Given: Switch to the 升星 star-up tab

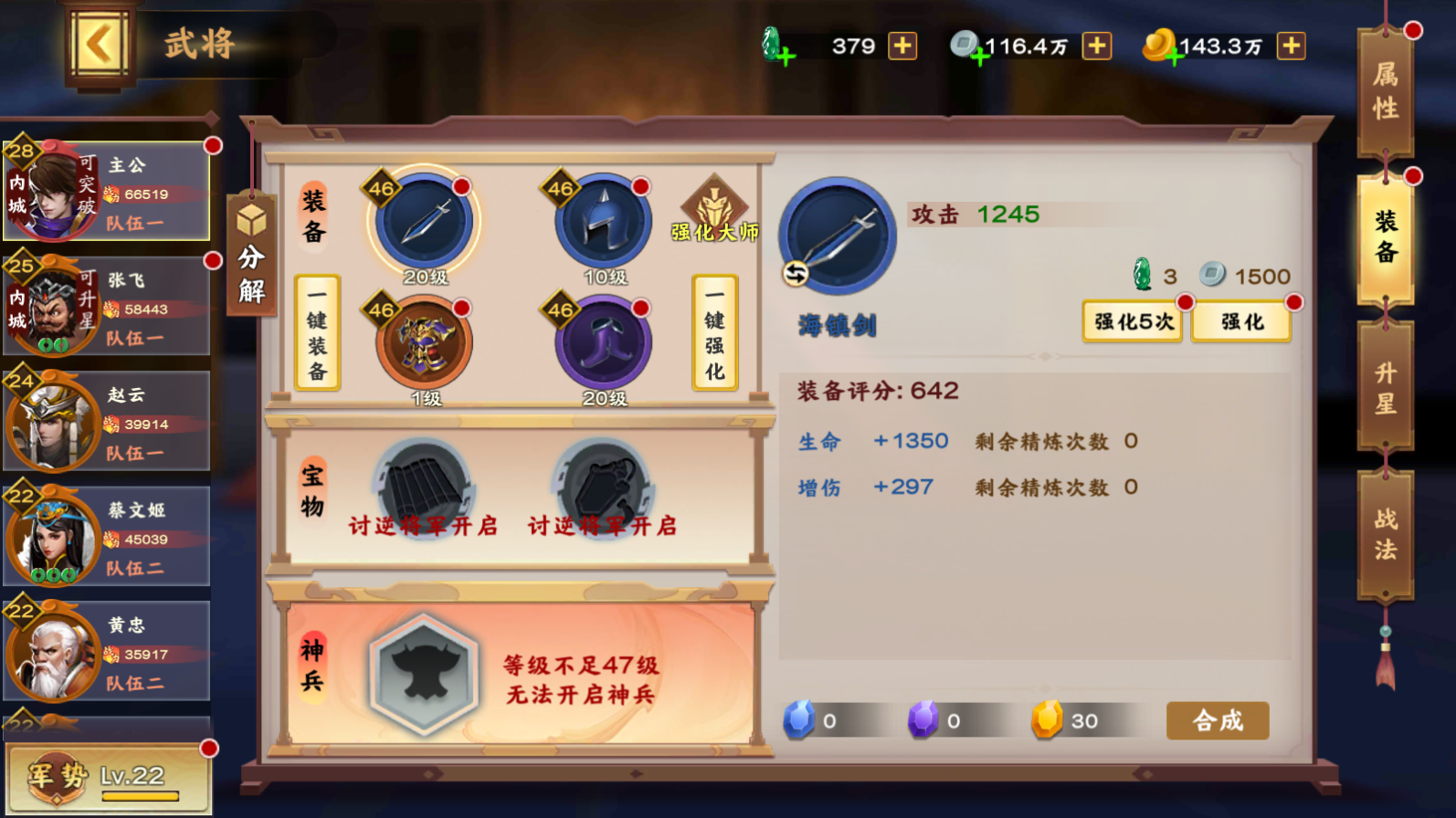Looking at the screenshot, I should click(x=1385, y=387).
